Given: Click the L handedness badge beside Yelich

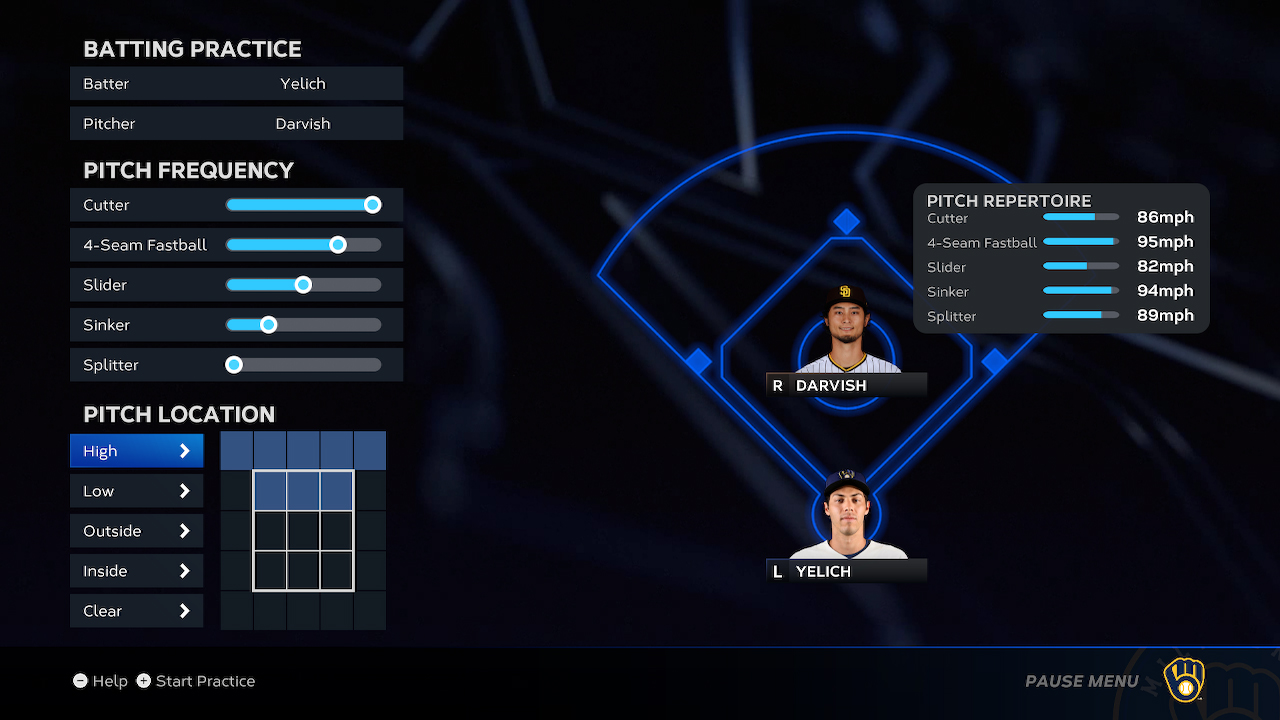Looking at the screenshot, I should pyautogui.click(x=776, y=571).
